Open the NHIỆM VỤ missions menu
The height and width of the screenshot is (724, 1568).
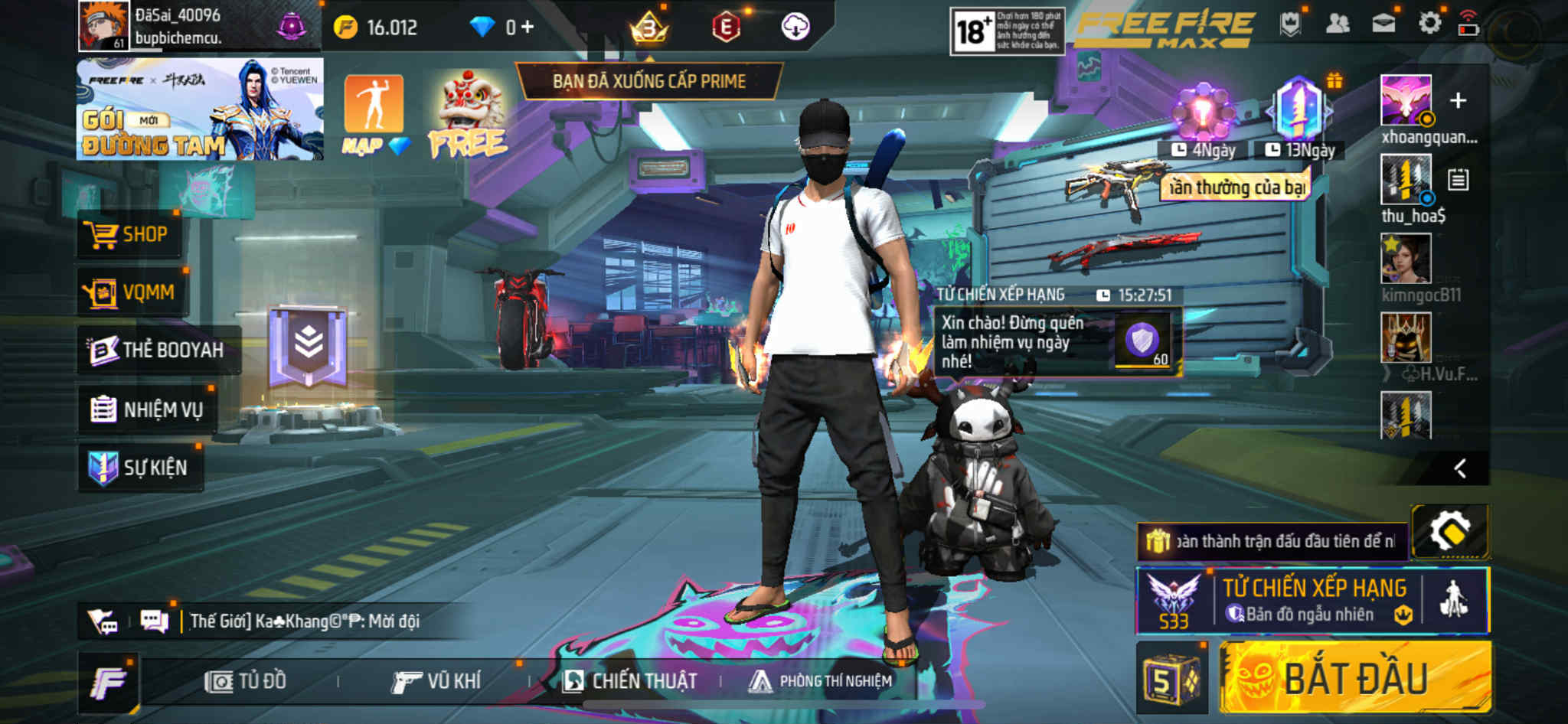pyautogui.click(x=147, y=409)
